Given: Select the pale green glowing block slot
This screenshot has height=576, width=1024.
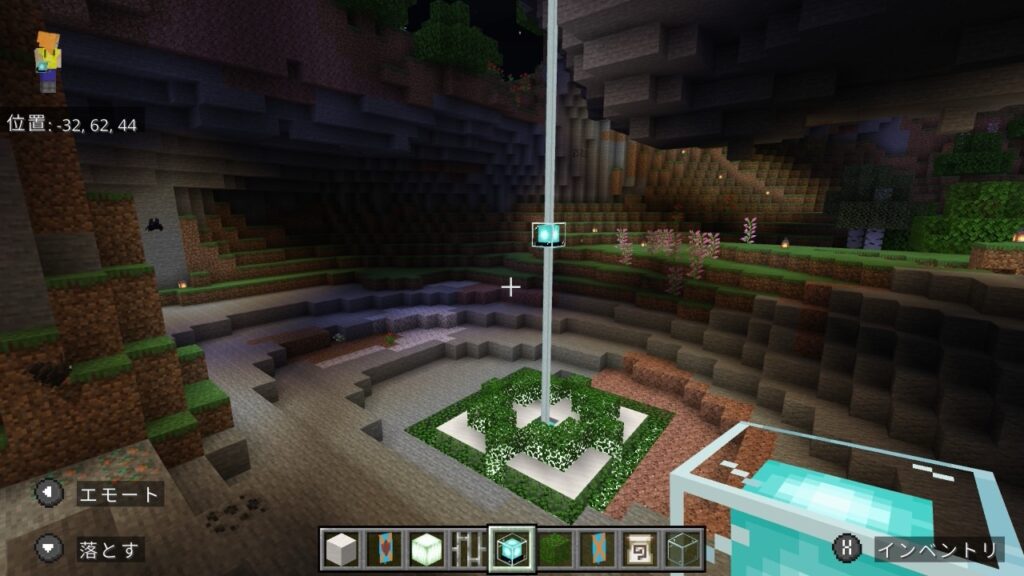Looking at the screenshot, I should 425,548.
